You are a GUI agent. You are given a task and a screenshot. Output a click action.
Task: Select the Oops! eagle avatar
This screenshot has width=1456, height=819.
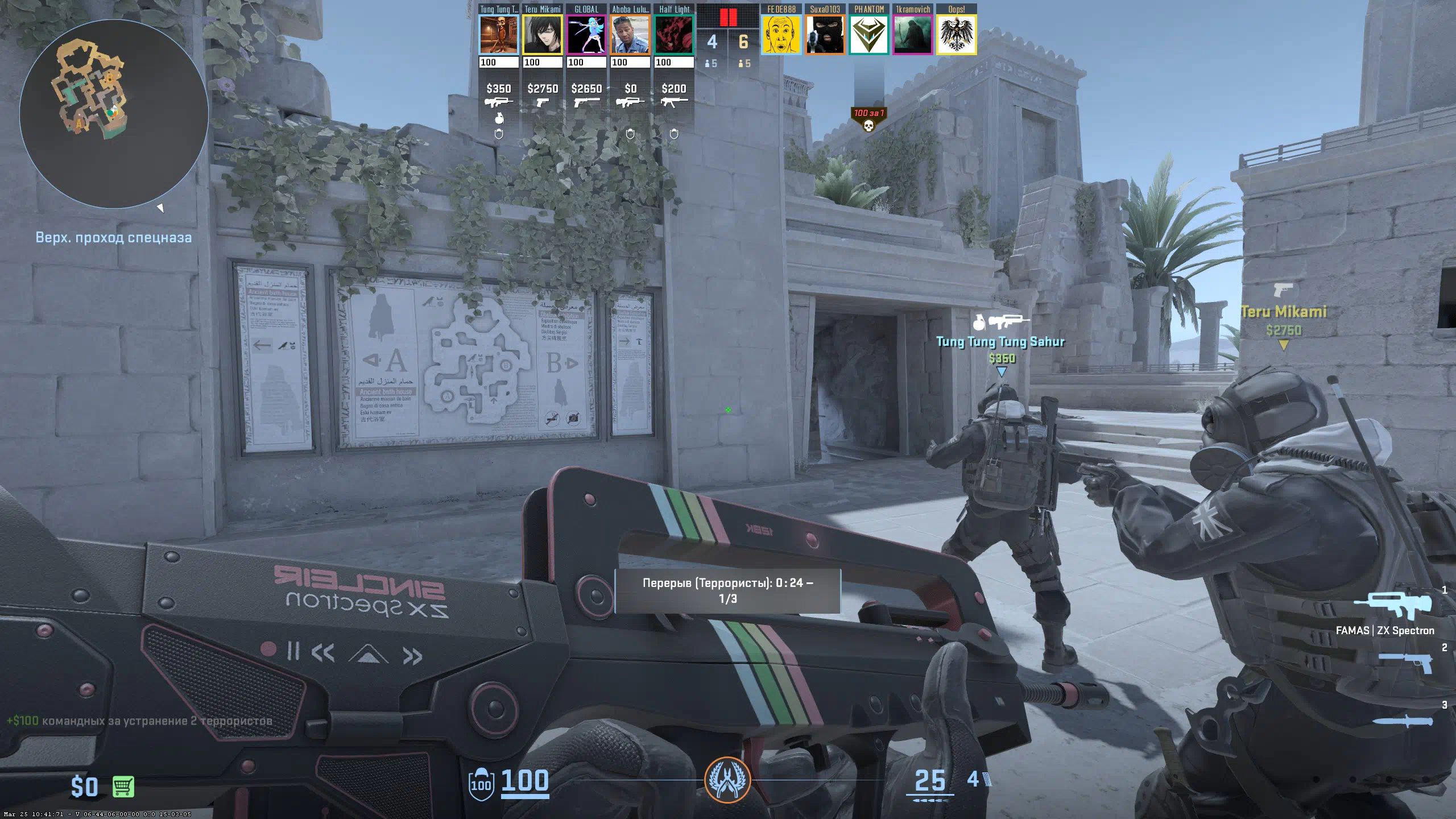coord(956,35)
